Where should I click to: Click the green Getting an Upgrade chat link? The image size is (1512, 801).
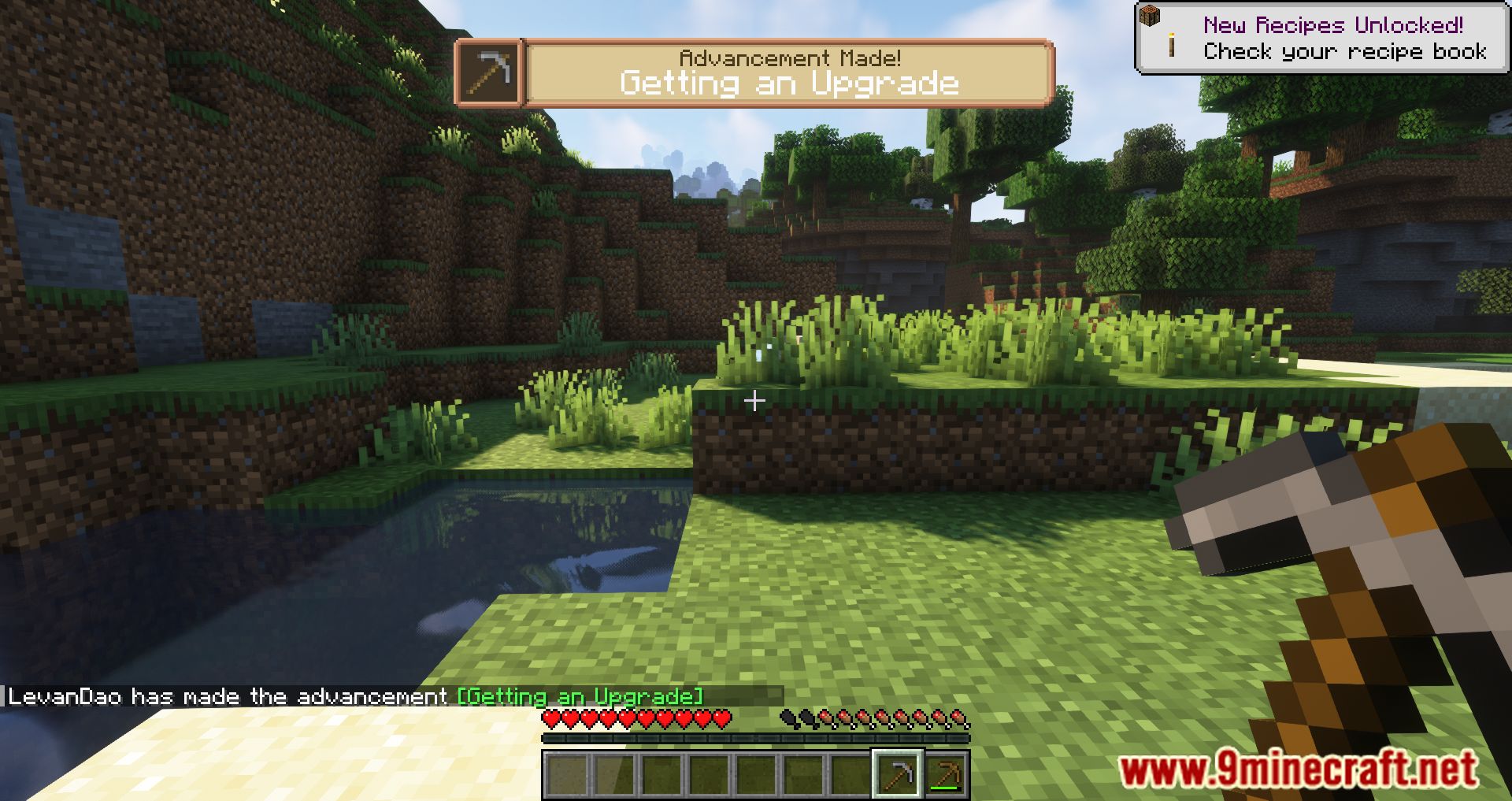[x=580, y=696]
